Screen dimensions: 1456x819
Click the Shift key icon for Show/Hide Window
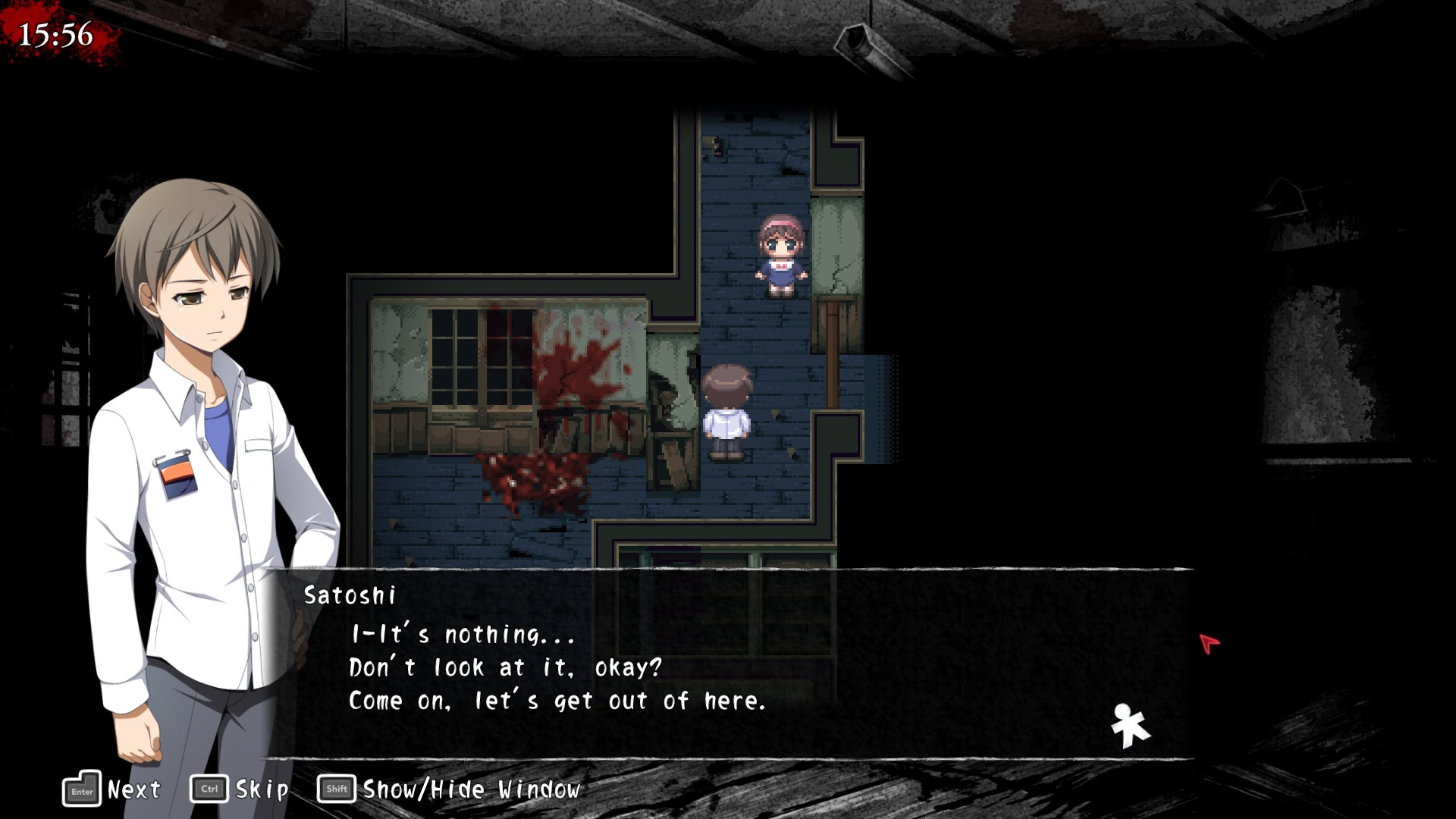[x=337, y=789]
